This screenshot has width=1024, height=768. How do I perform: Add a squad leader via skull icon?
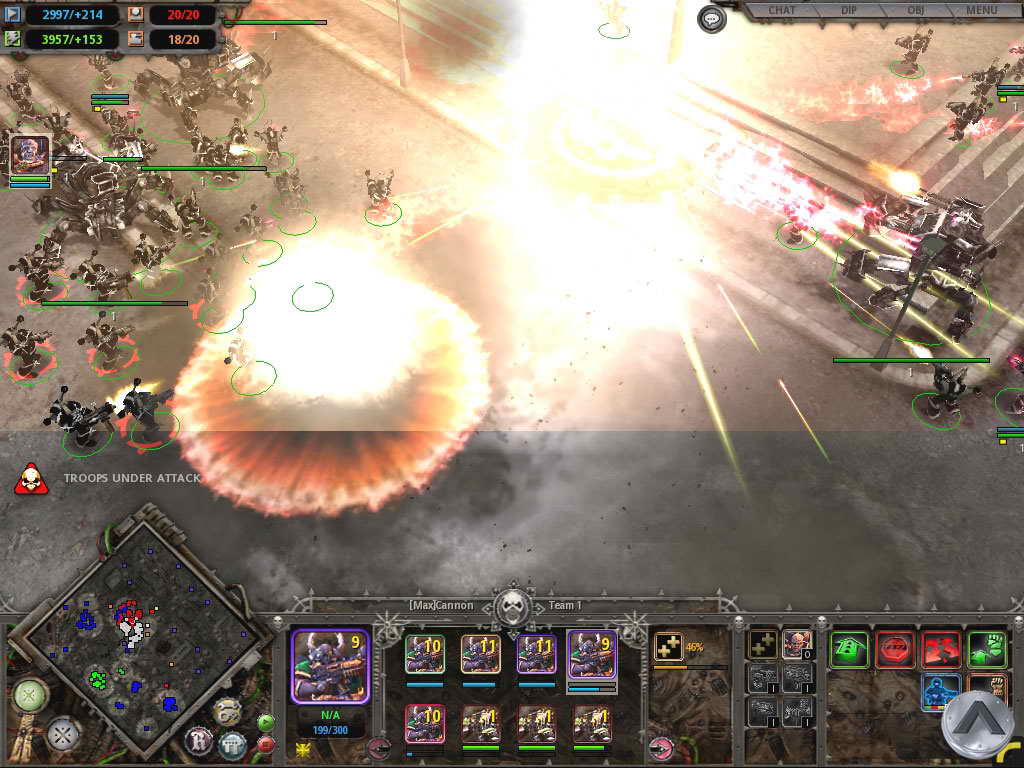796,645
